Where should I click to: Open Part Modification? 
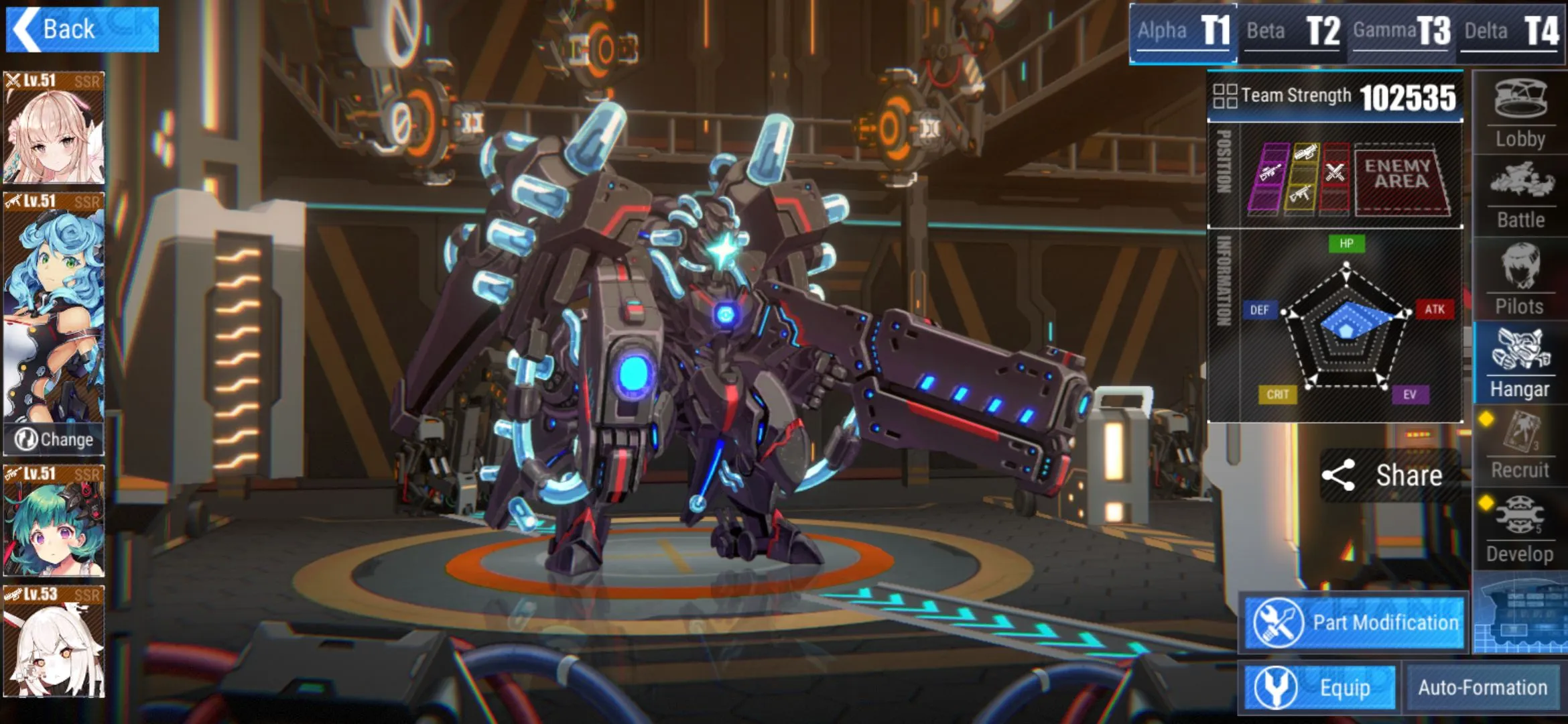(1354, 623)
